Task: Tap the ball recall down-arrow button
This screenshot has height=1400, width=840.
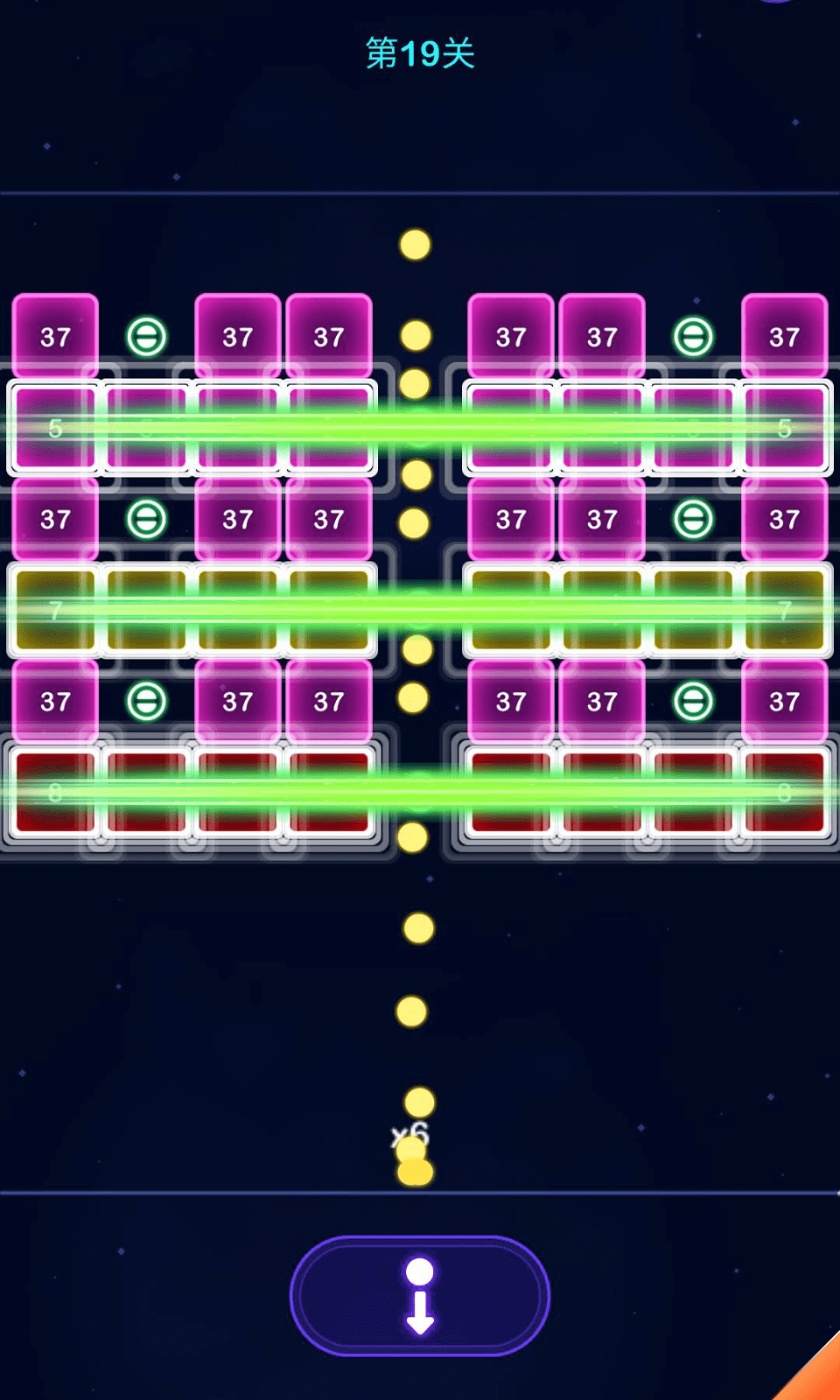Action: coord(420,1296)
